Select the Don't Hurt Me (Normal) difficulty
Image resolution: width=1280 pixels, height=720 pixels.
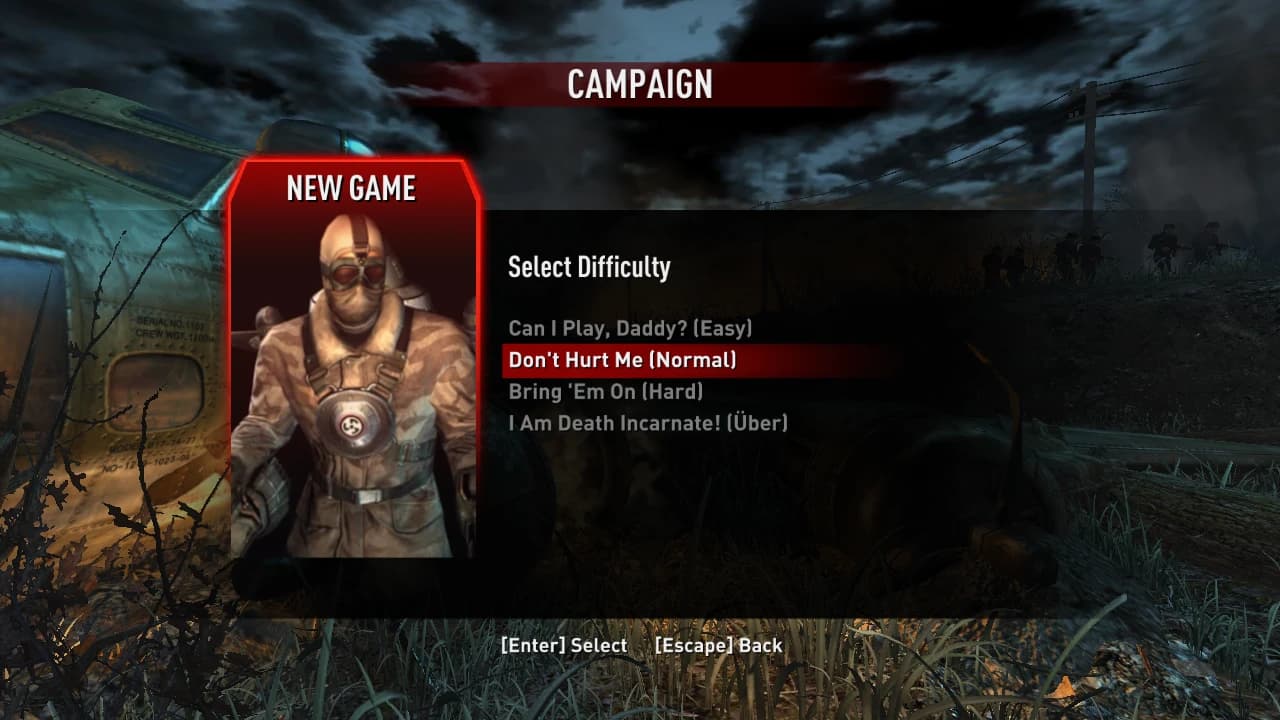pos(620,360)
